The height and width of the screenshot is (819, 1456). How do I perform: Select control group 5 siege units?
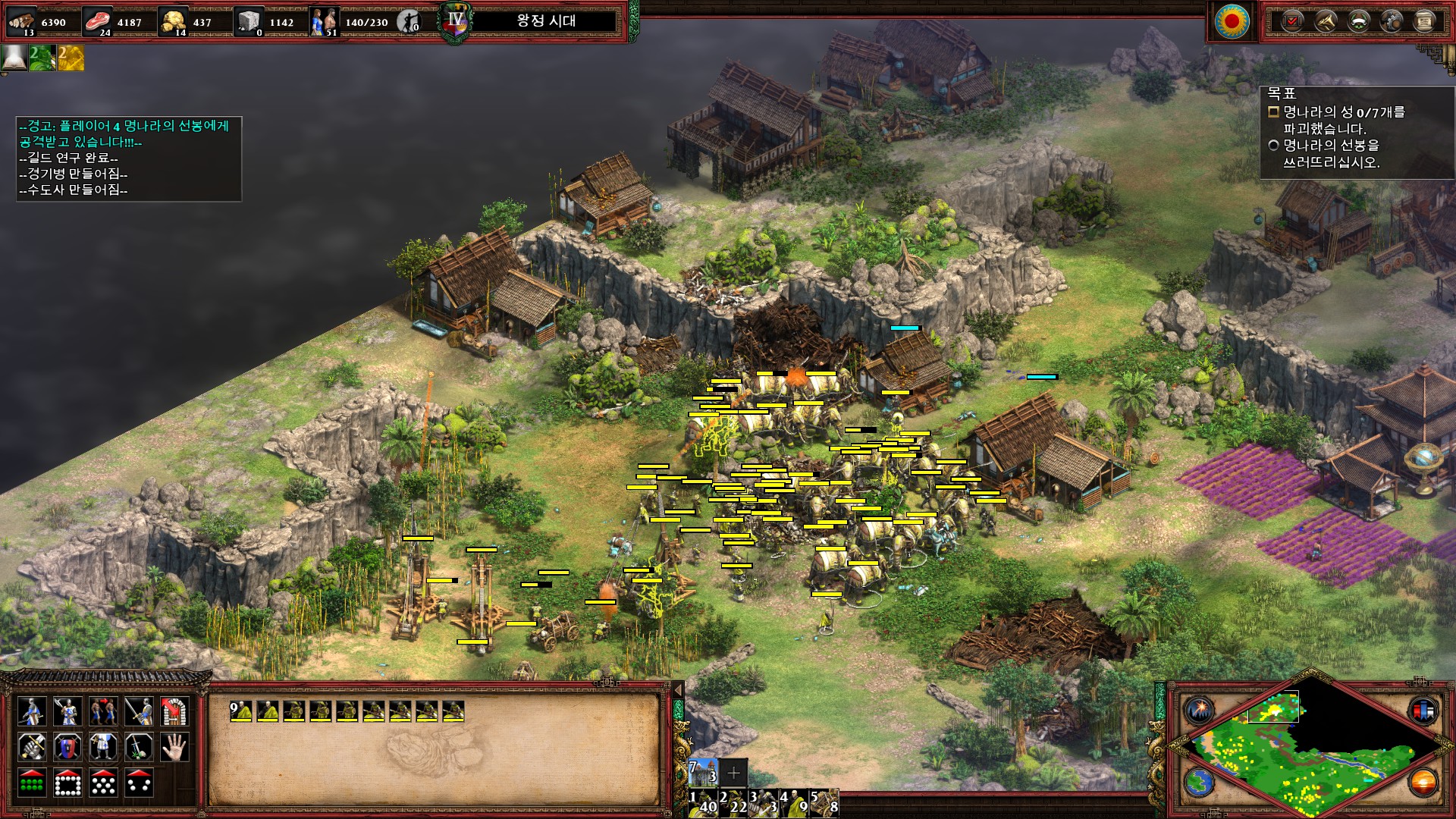pyautogui.click(x=824, y=802)
